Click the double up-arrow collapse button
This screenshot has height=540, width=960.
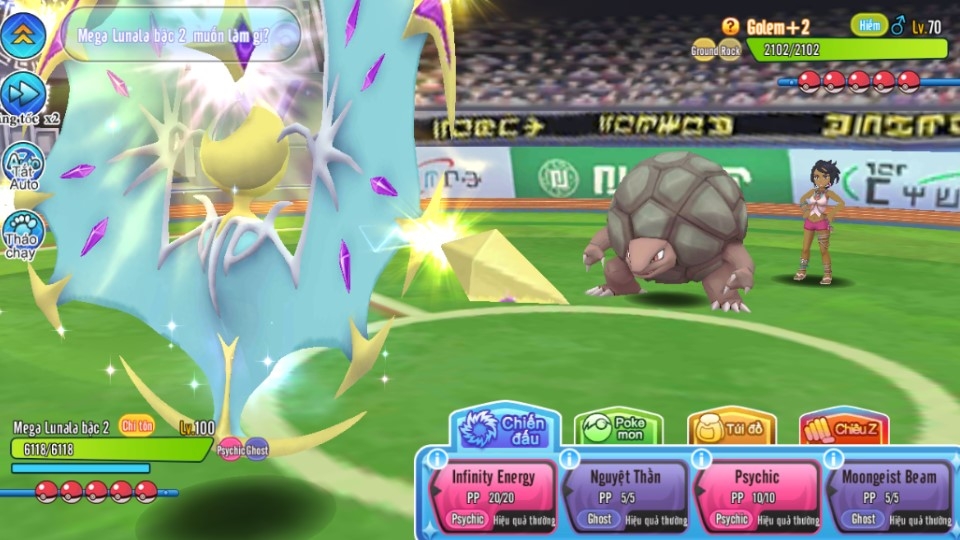pyautogui.click(x=22, y=35)
